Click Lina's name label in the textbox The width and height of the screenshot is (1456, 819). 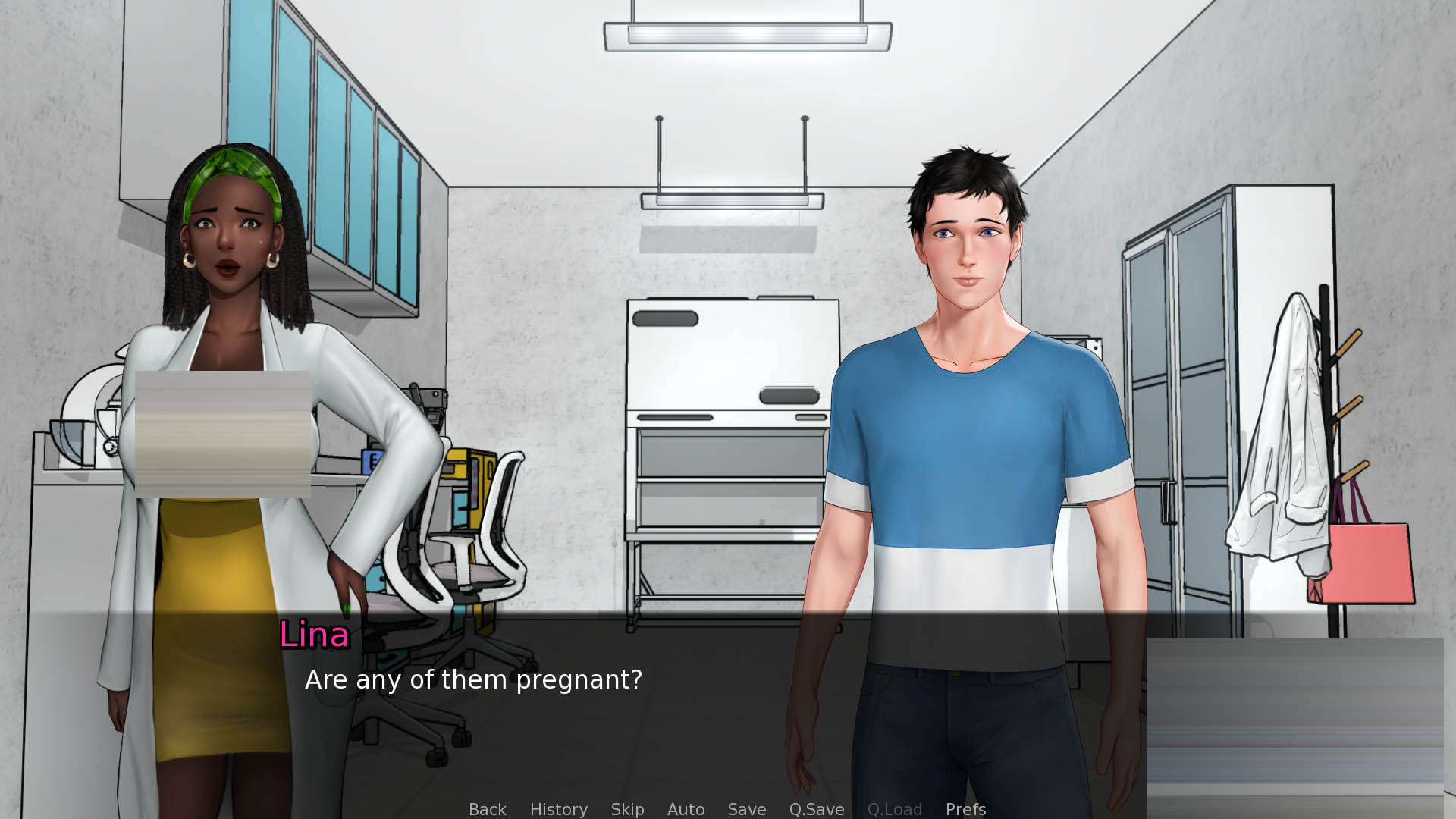pos(314,635)
